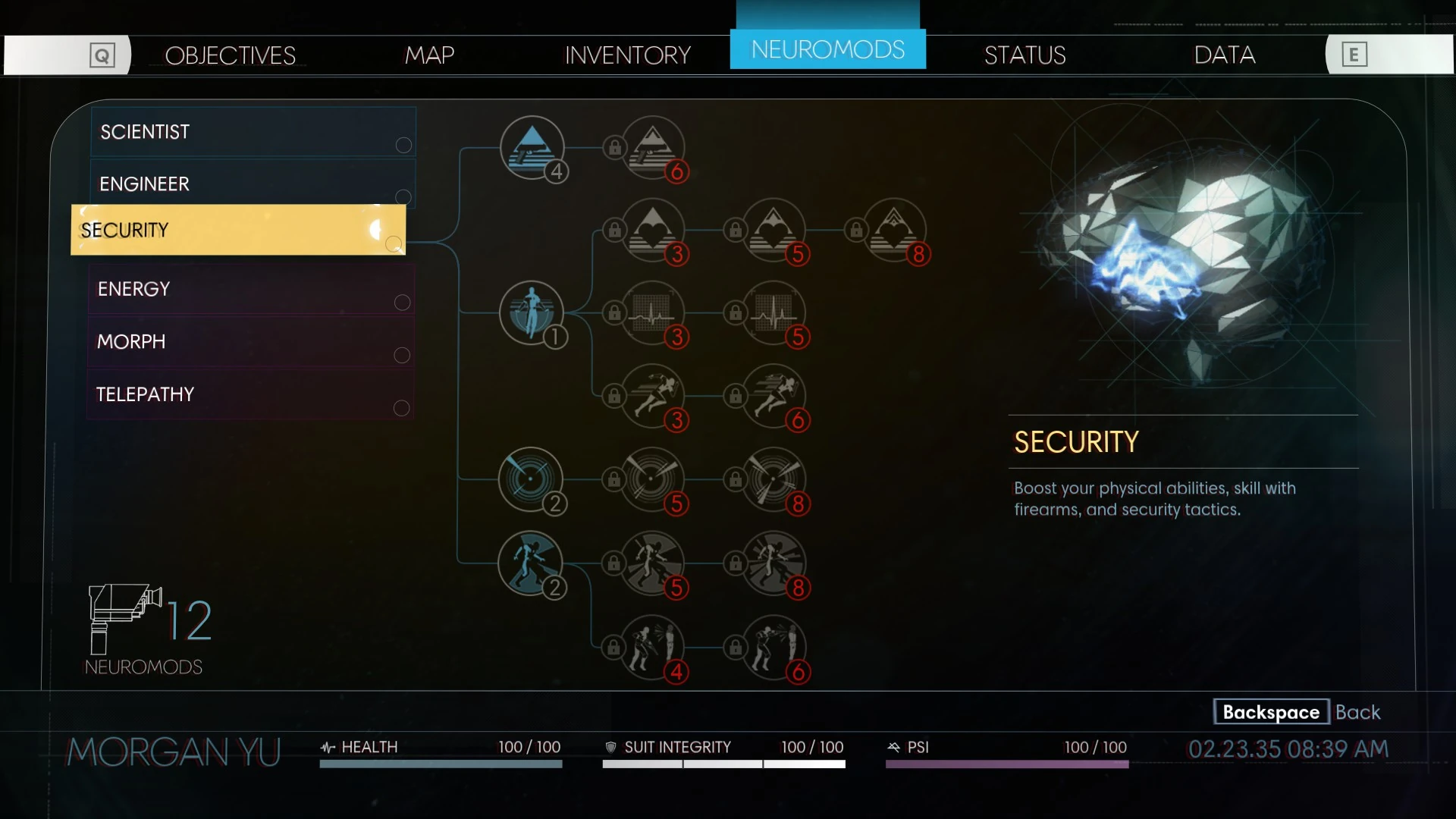Image resolution: width=1456 pixels, height=819 pixels.
Task: Select the locked running figure skill costing 6
Action: (x=773, y=395)
